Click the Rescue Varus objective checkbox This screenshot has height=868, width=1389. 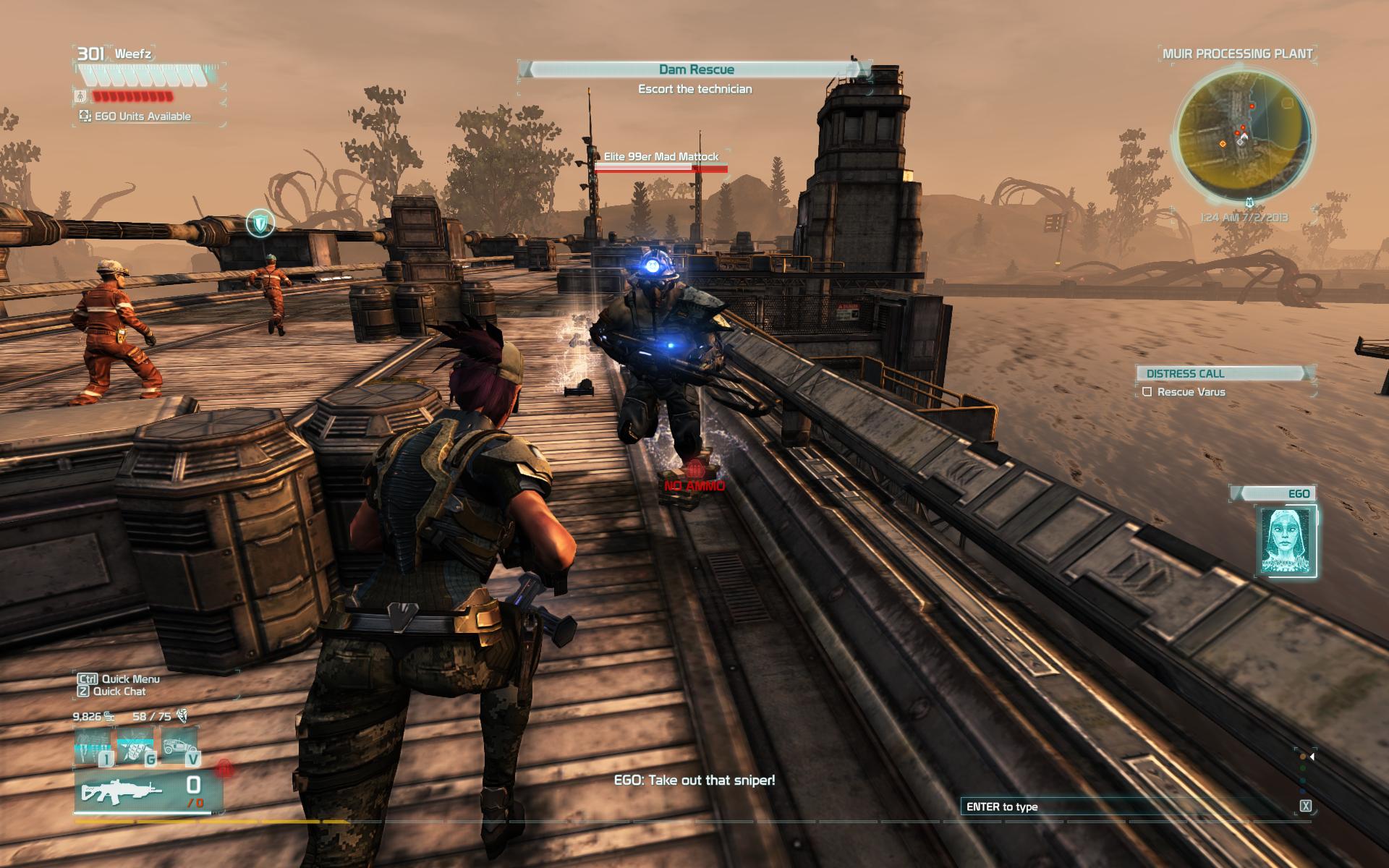tap(1147, 392)
